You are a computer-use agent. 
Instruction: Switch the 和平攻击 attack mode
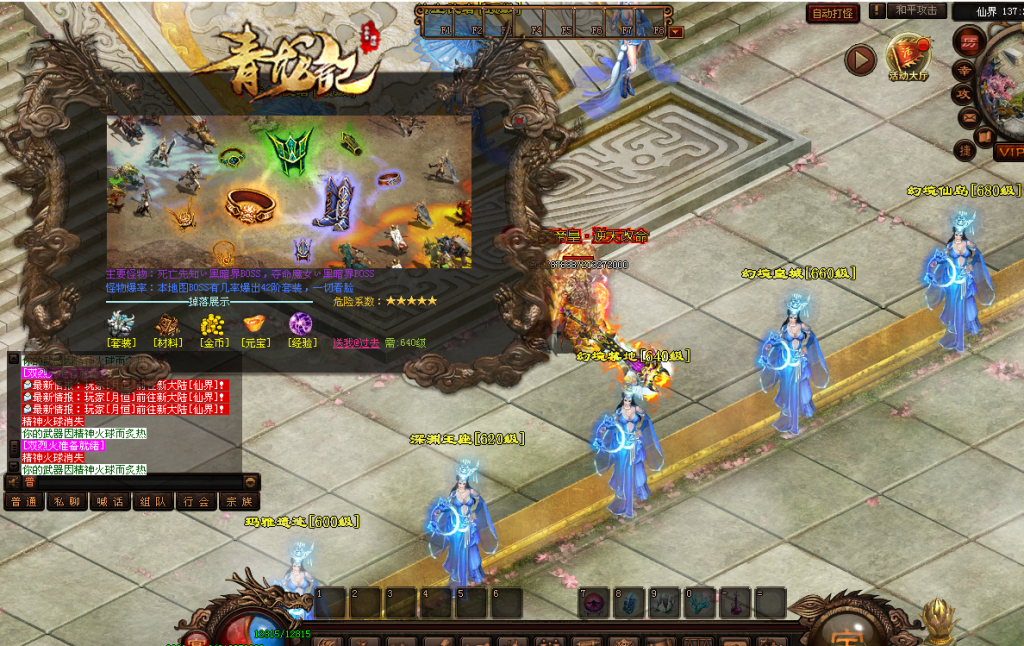[x=917, y=11]
